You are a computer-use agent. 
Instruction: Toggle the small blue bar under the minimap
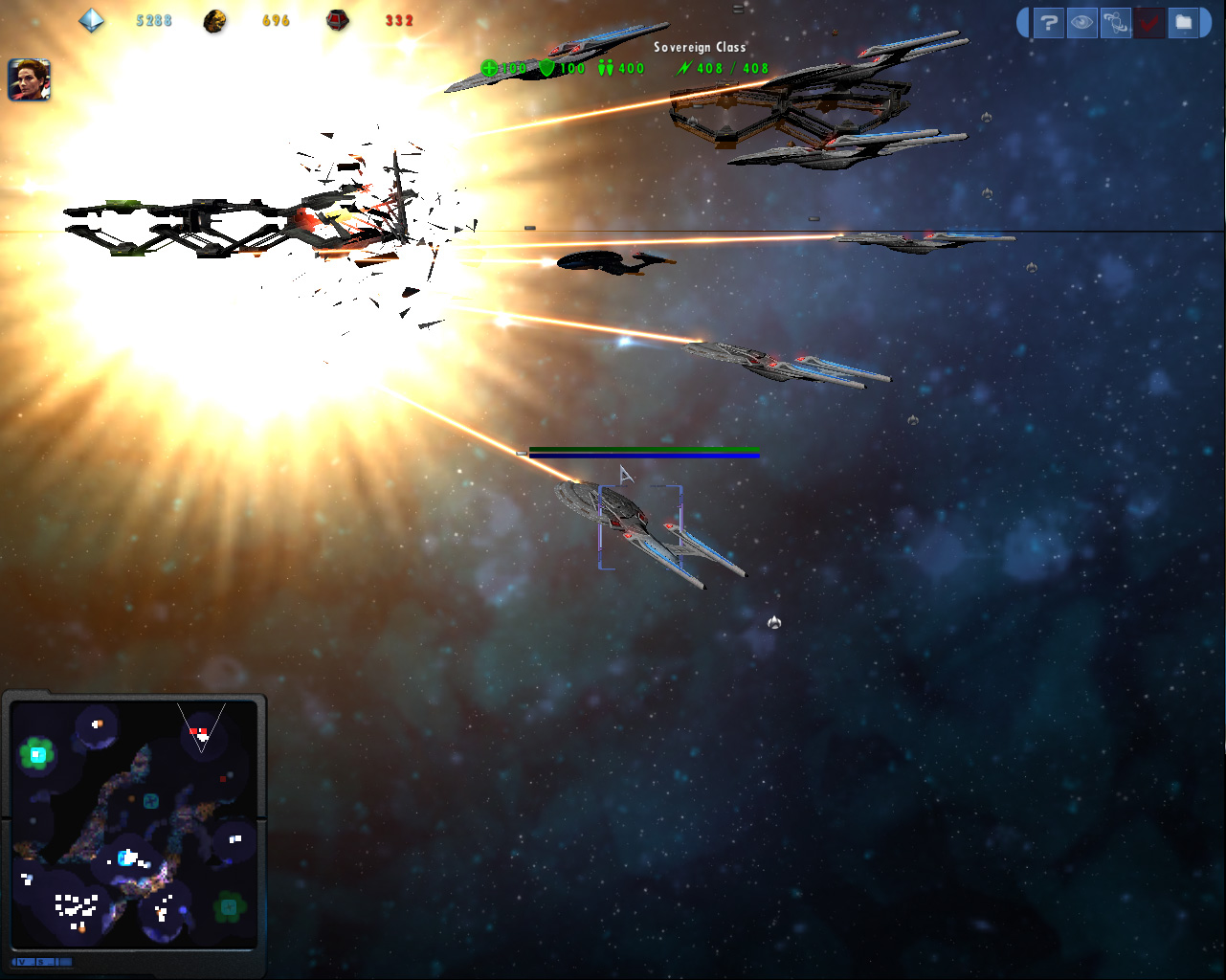coord(42,962)
